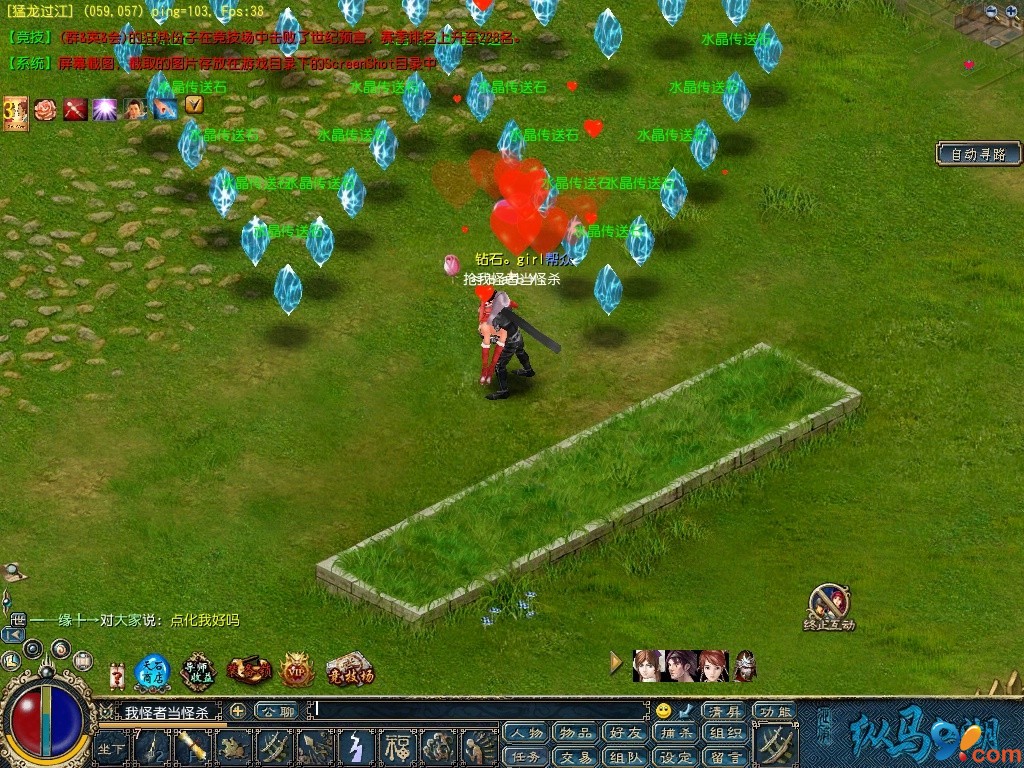Open the 设定 settings menu
This screenshot has width=1024, height=768.
click(x=675, y=757)
